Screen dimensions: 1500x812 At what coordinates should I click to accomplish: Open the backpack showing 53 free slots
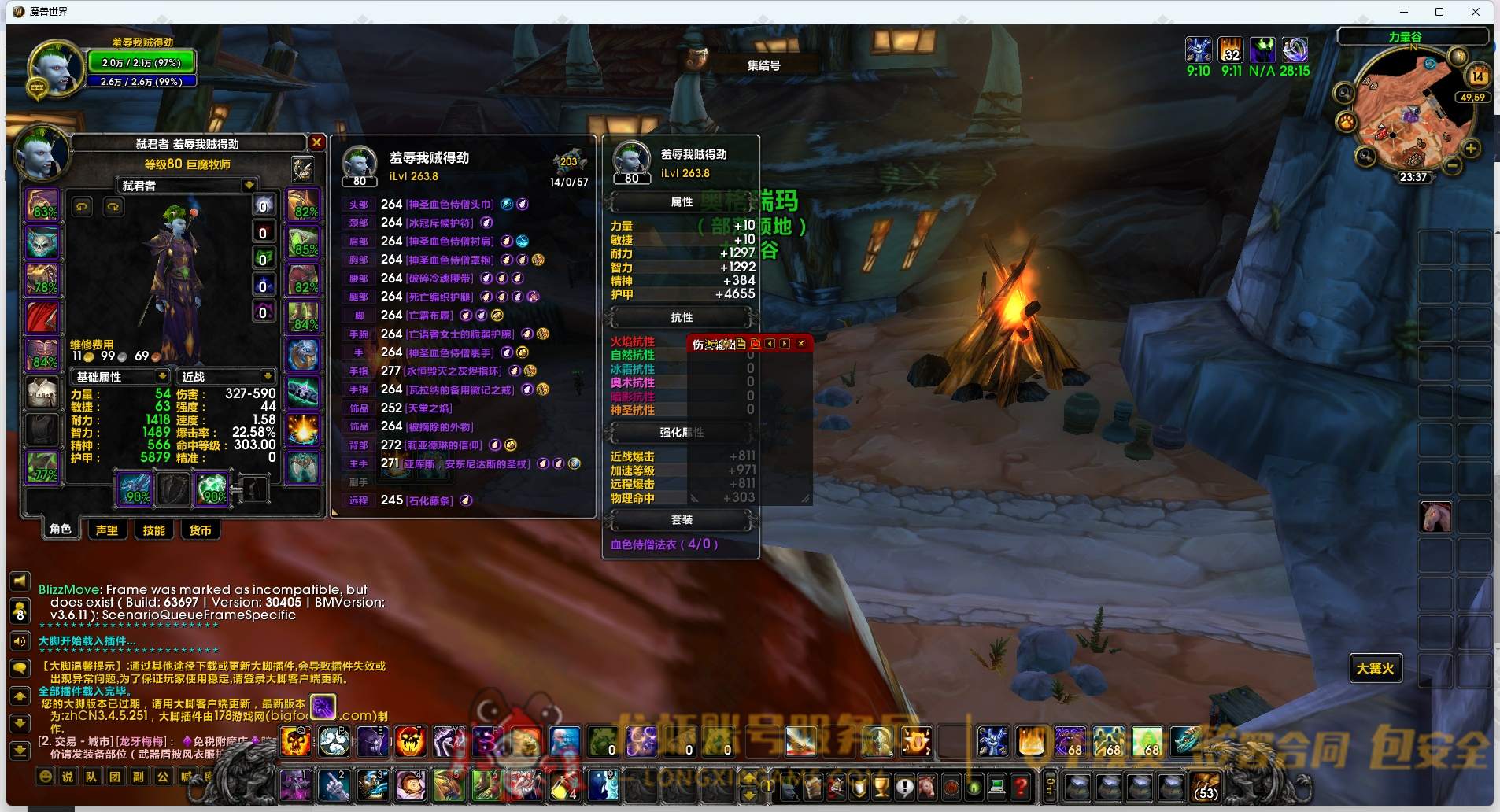tap(1205, 785)
